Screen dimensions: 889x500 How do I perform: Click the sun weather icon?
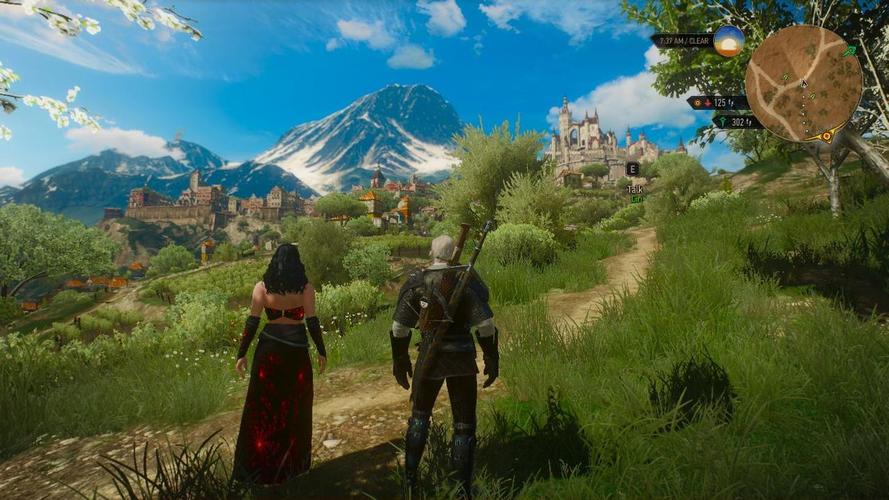point(729,41)
